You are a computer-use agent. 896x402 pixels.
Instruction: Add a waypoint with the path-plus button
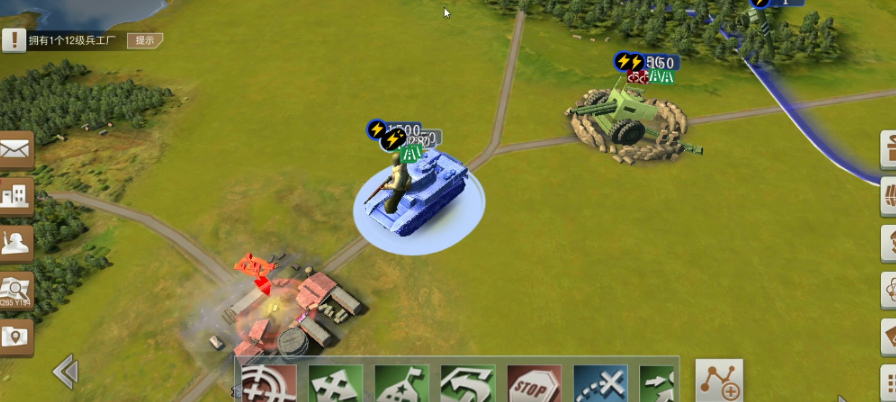(719, 381)
